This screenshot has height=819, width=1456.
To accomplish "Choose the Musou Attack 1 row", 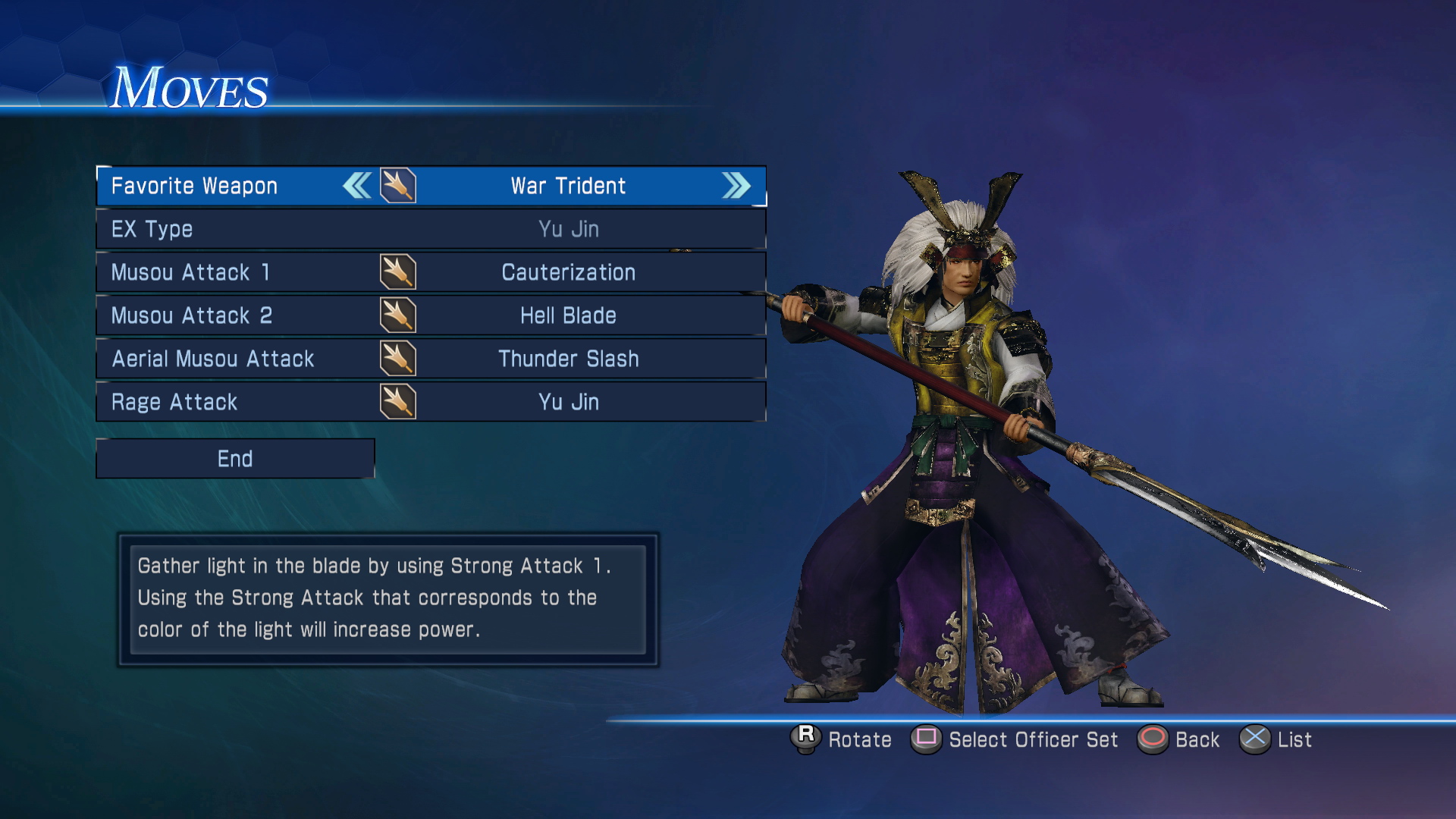I will pyautogui.click(x=430, y=272).
